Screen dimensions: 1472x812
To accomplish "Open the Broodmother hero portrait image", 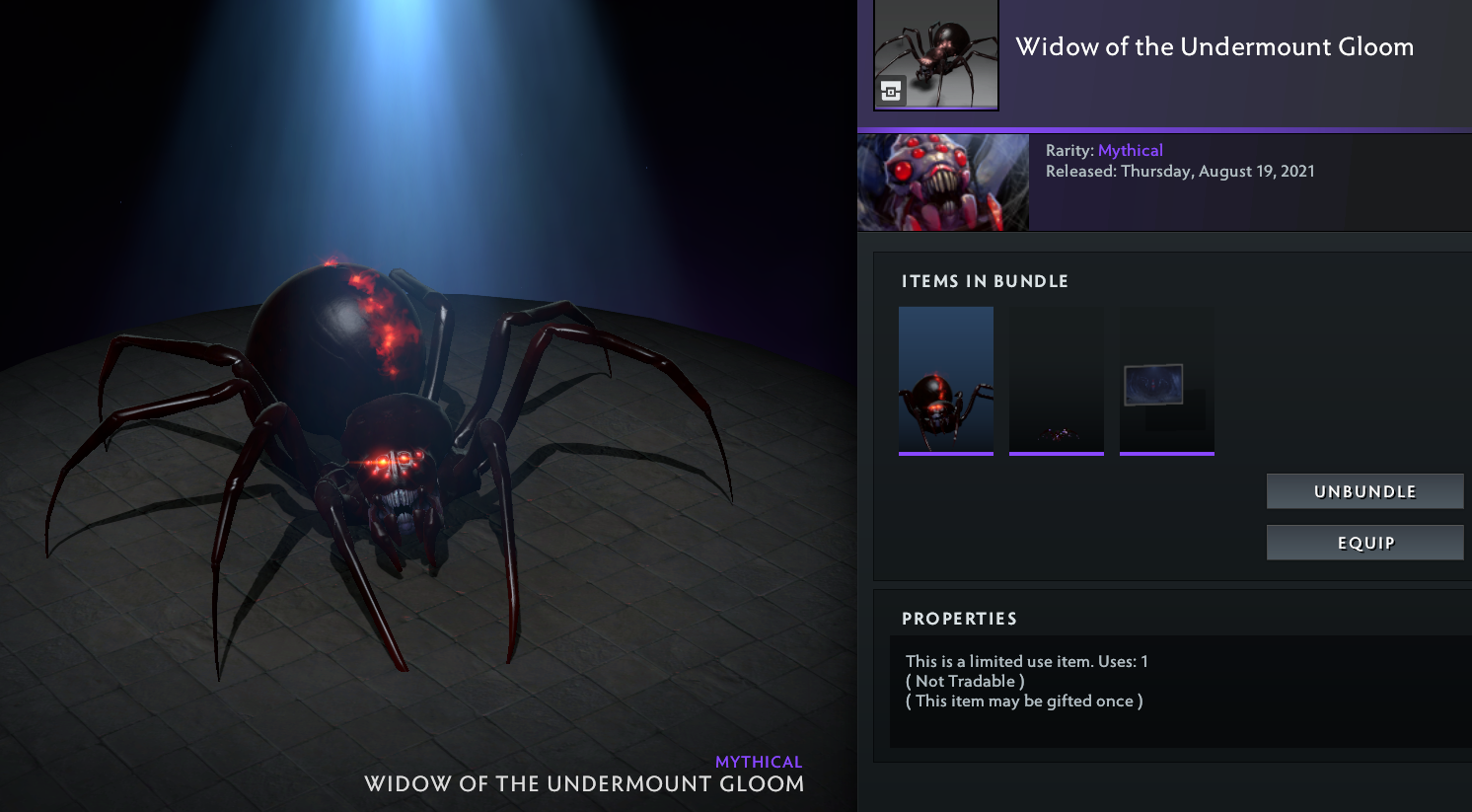I will pos(942,183).
